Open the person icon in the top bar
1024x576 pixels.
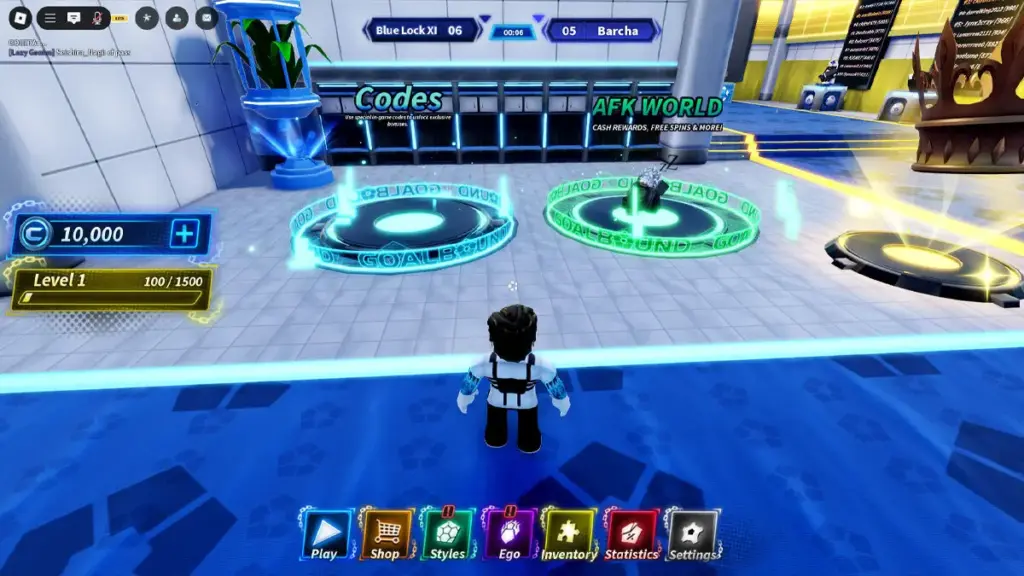click(176, 18)
